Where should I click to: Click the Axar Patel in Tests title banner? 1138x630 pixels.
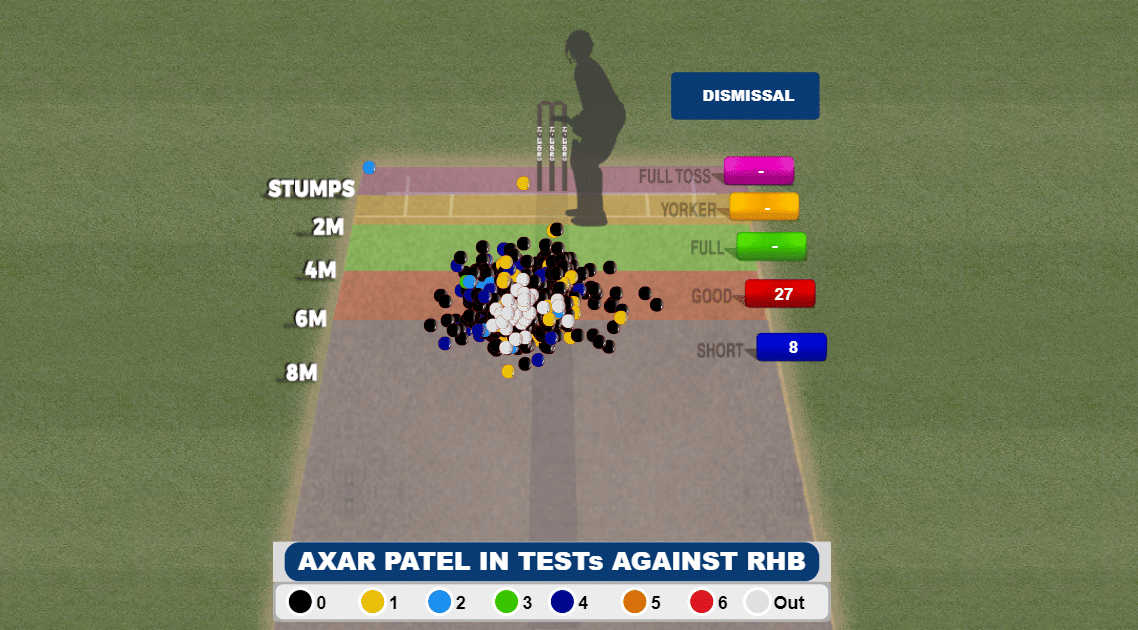551,562
